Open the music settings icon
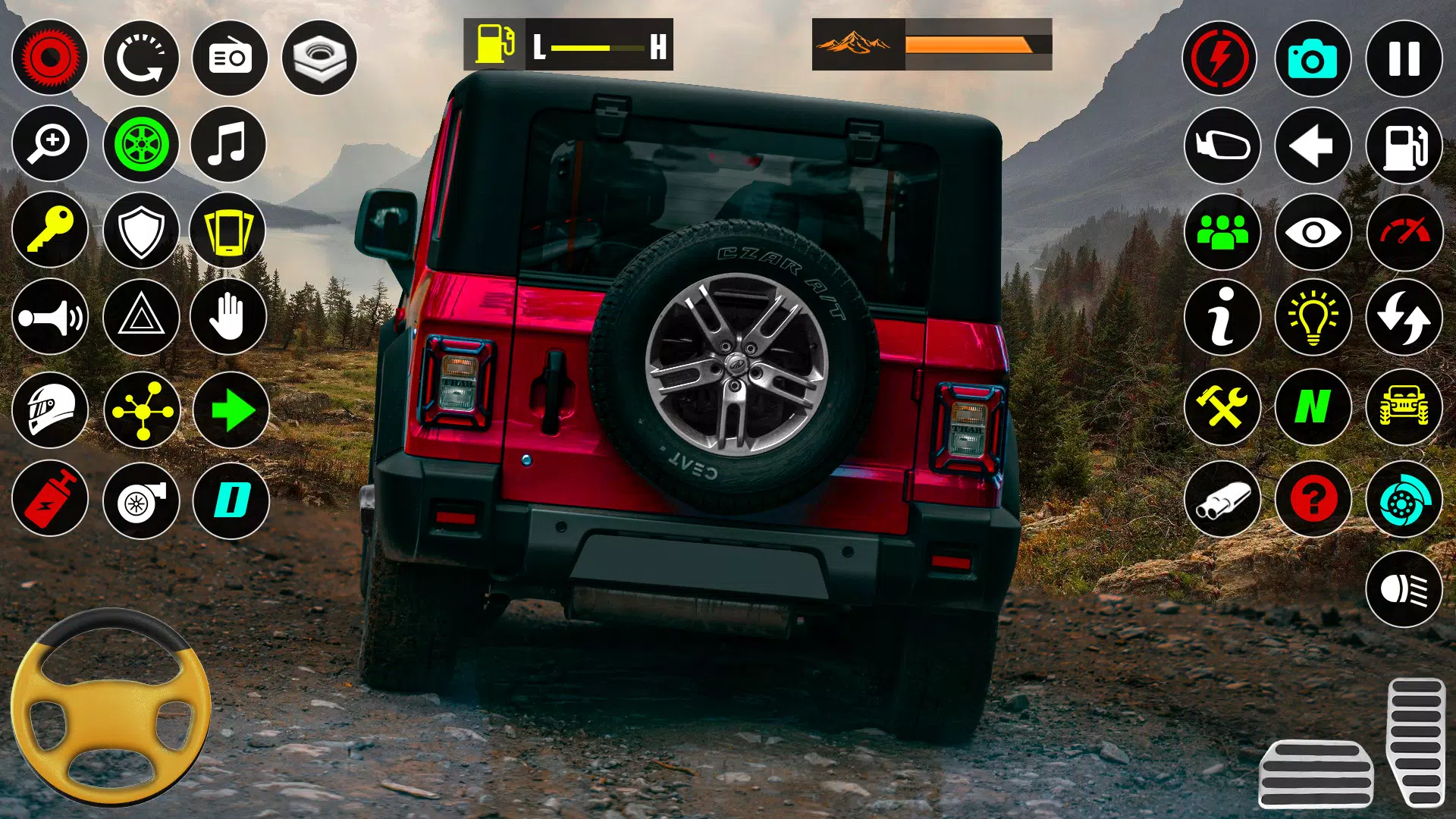Image resolution: width=1456 pixels, height=819 pixels. pos(228,144)
